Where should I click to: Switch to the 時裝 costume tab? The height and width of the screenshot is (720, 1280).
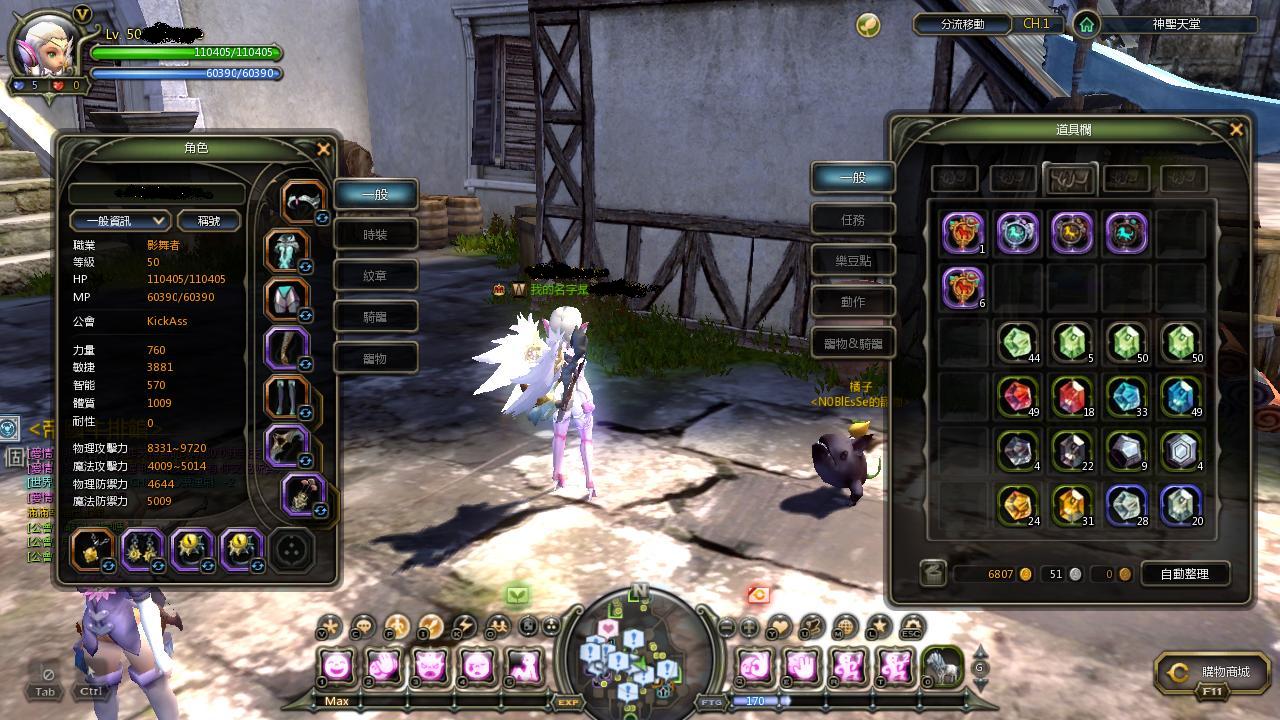375,235
